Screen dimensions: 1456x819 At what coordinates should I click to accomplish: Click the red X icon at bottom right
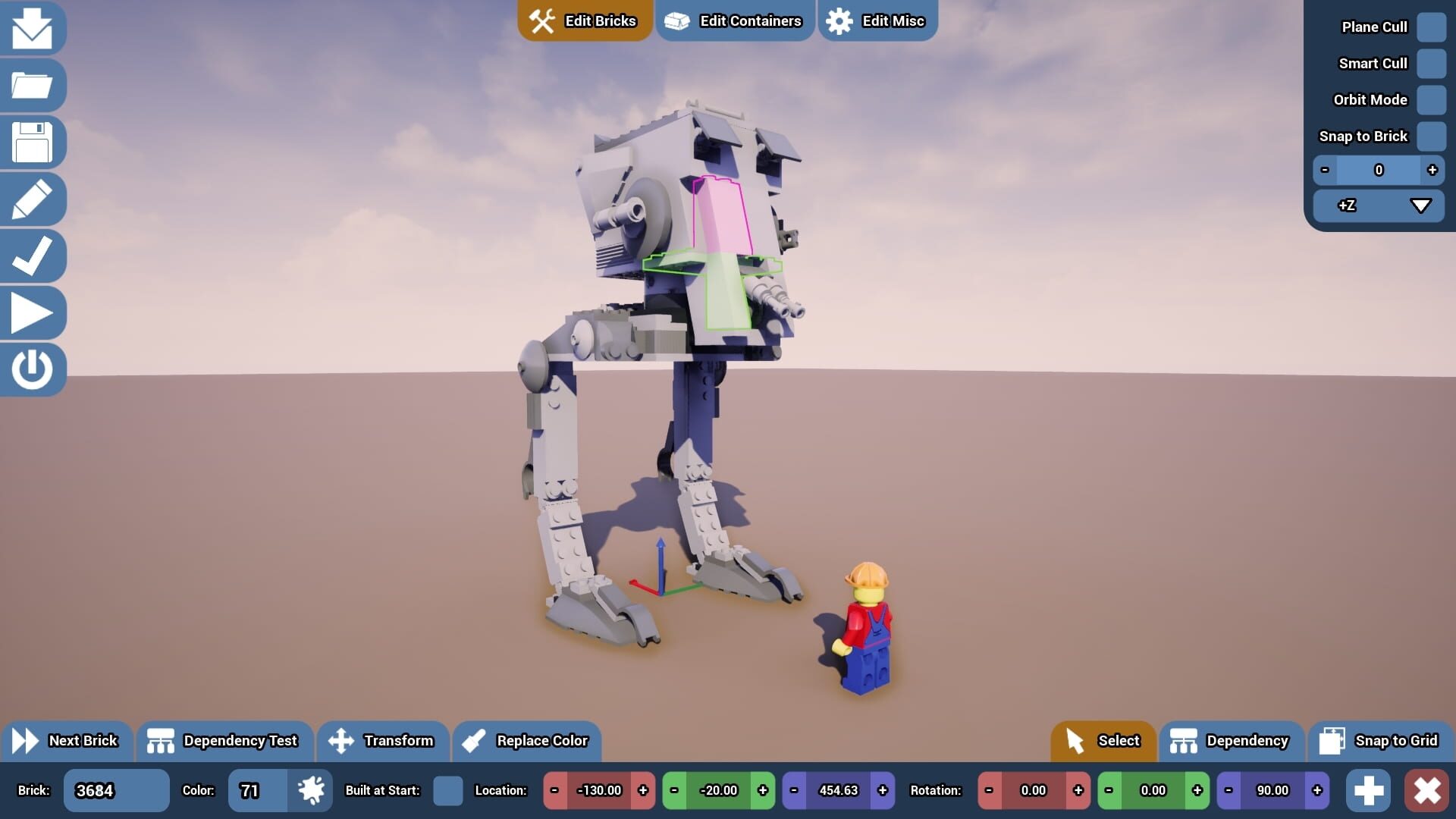point(1429,790)
